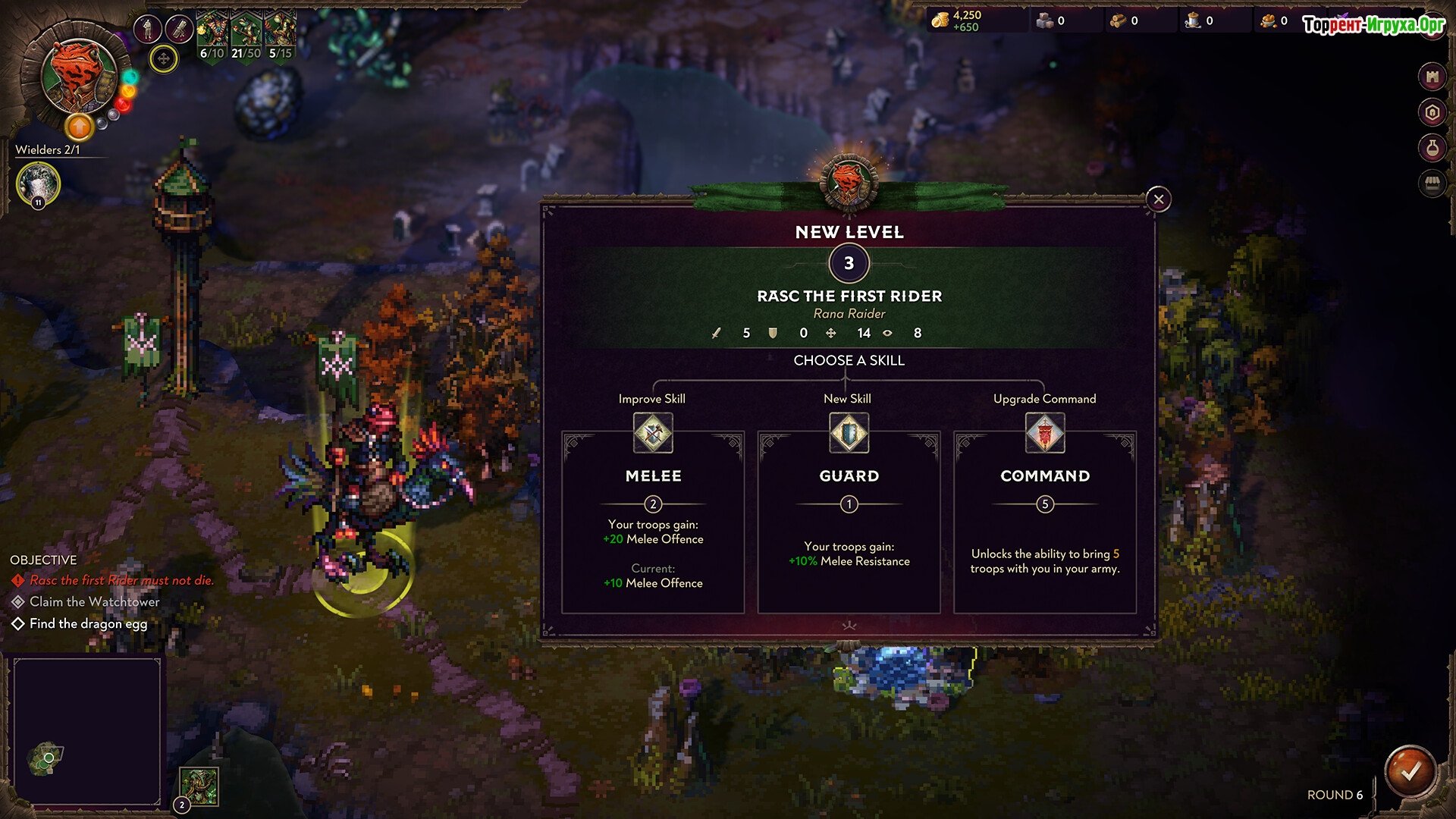Click the minimap panel
The height and width of the screenshot is (819, 1456).
coord(87,732)
